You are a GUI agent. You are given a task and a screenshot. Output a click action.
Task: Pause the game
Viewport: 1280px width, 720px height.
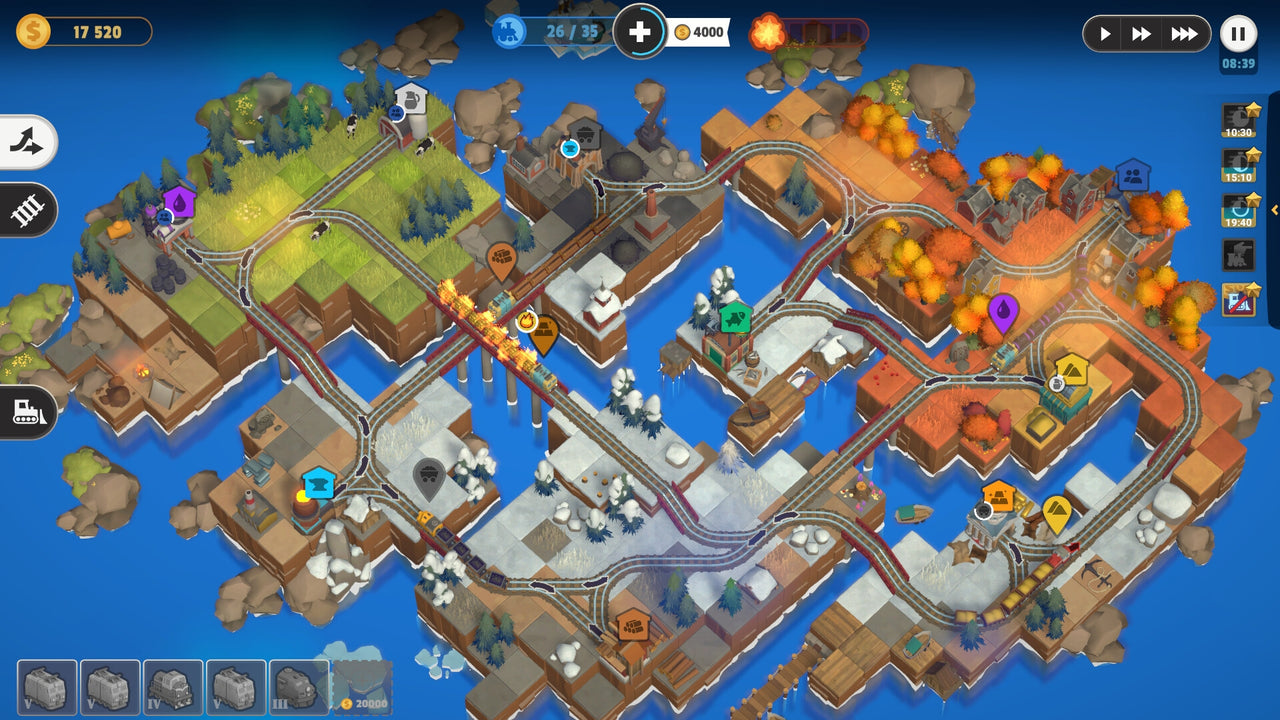[1237, 33]
